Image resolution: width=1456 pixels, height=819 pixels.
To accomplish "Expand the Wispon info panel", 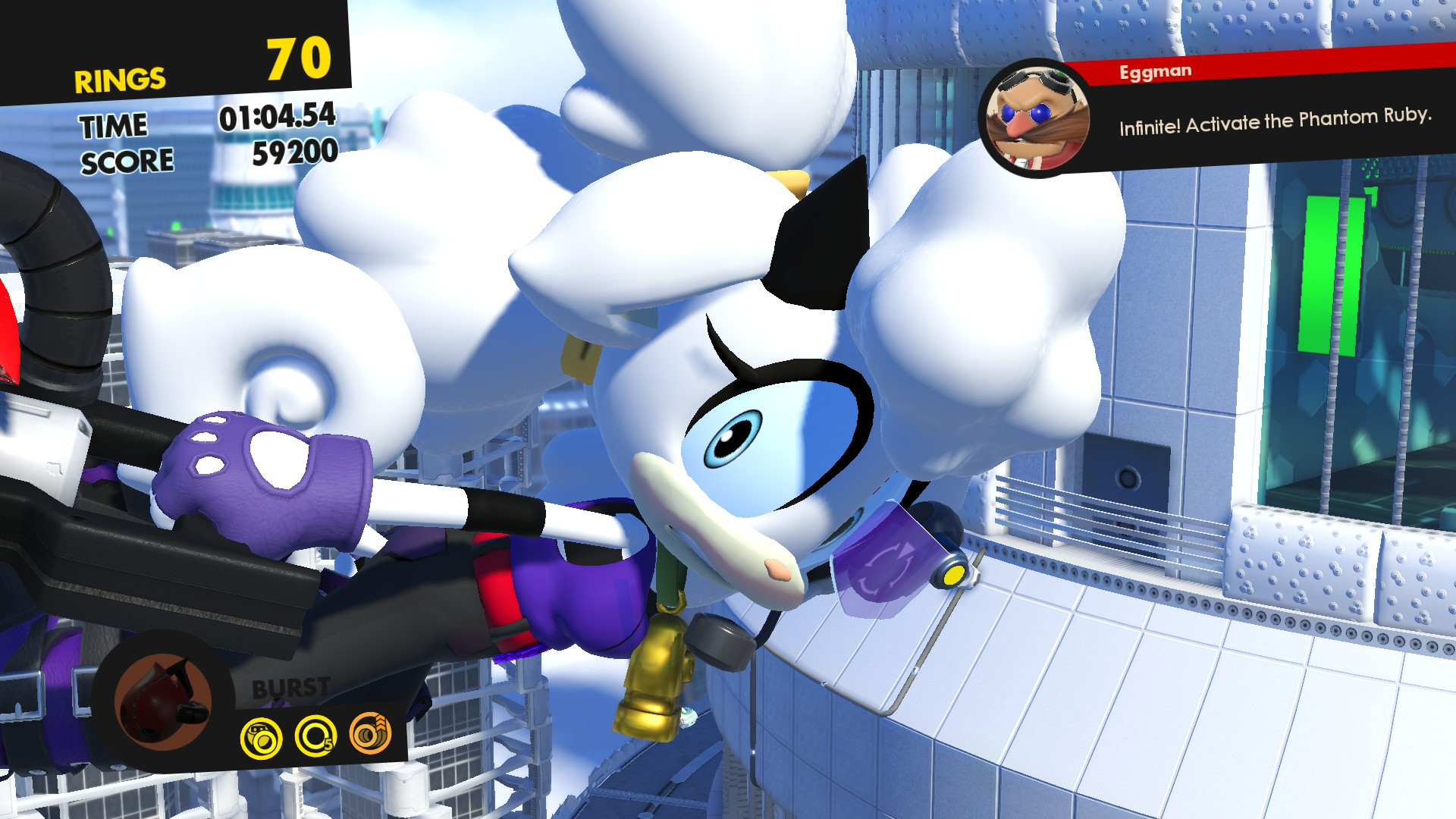I will [227, 705].
